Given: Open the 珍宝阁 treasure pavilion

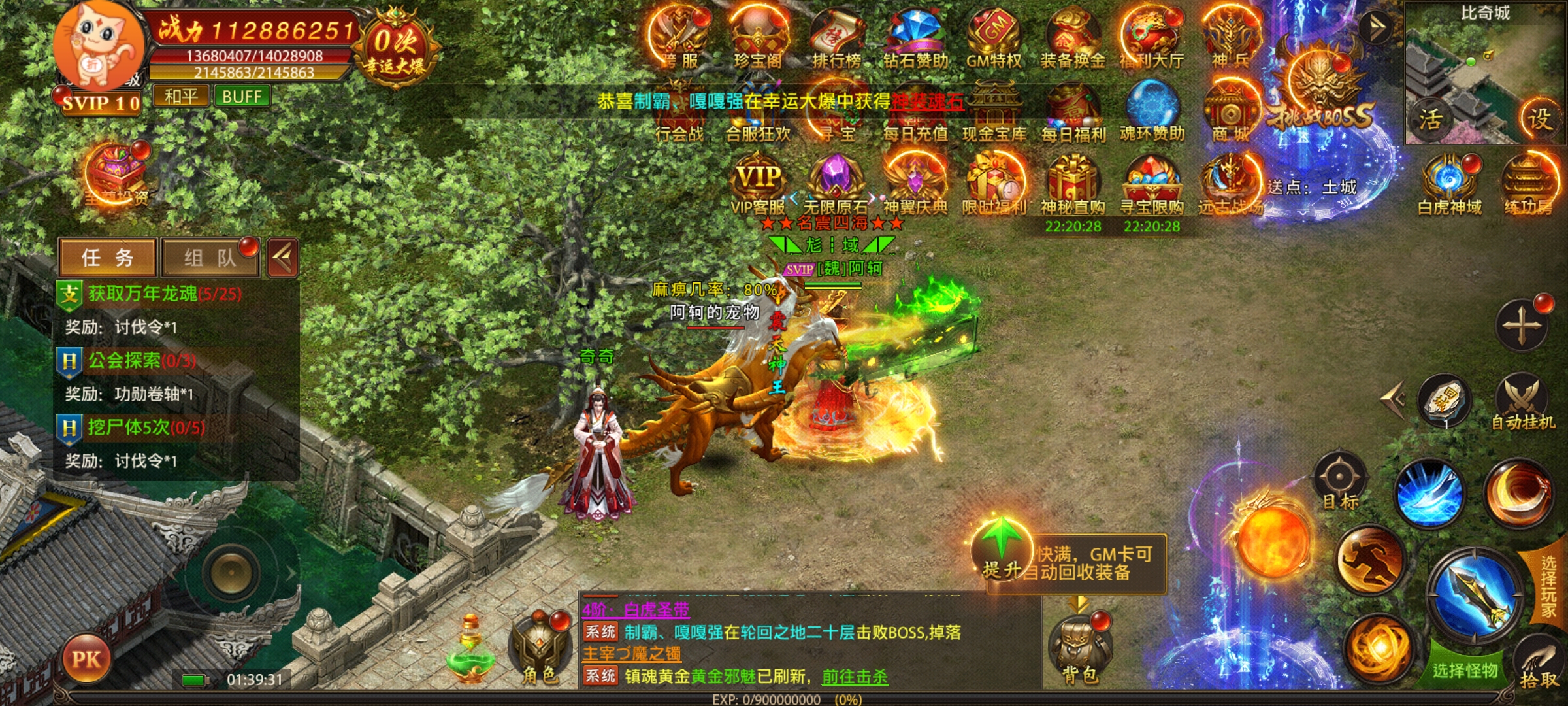Looking at the screenshot, I should click(758, 38).
